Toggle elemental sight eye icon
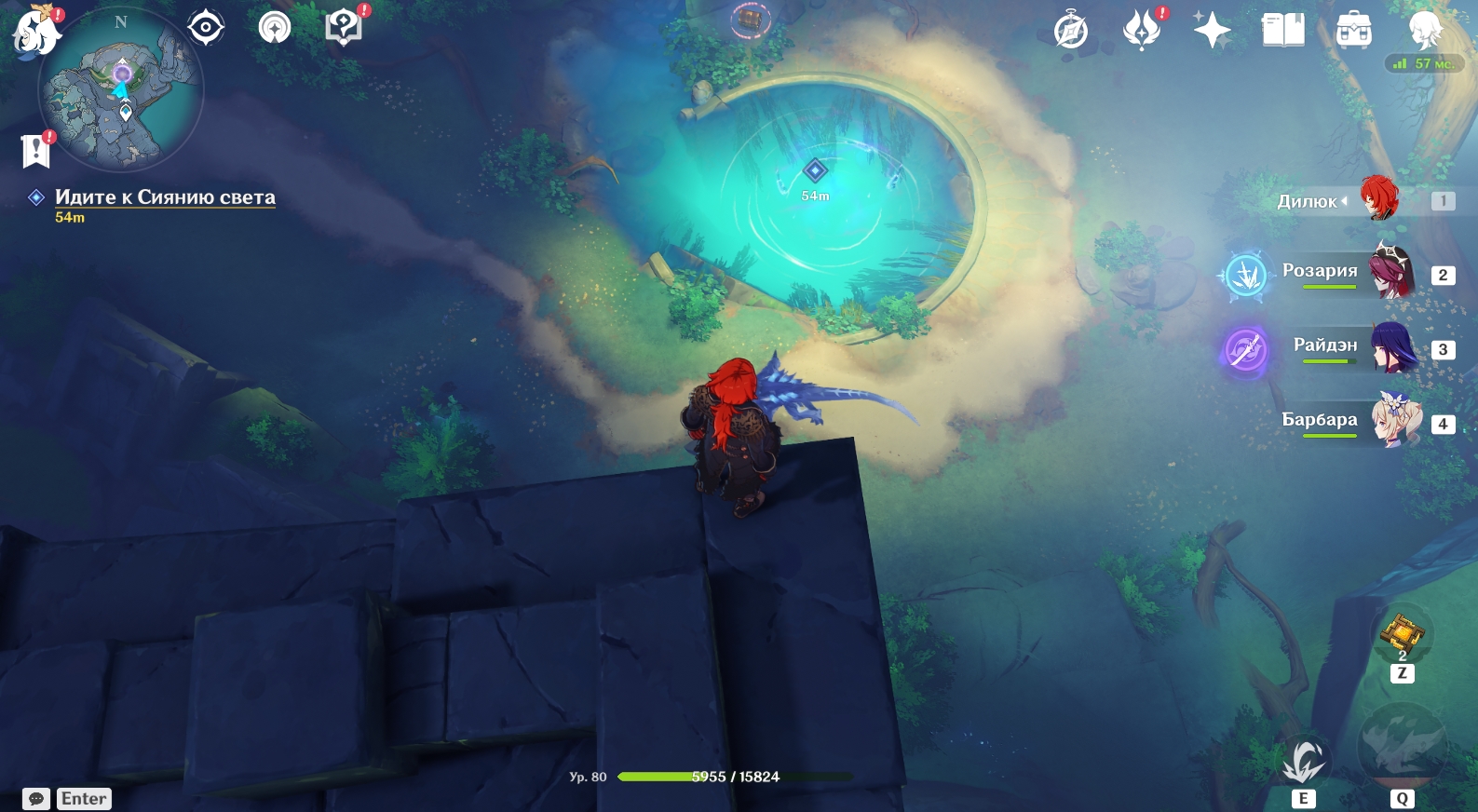The image size is (1478, 812). [206, 28]
